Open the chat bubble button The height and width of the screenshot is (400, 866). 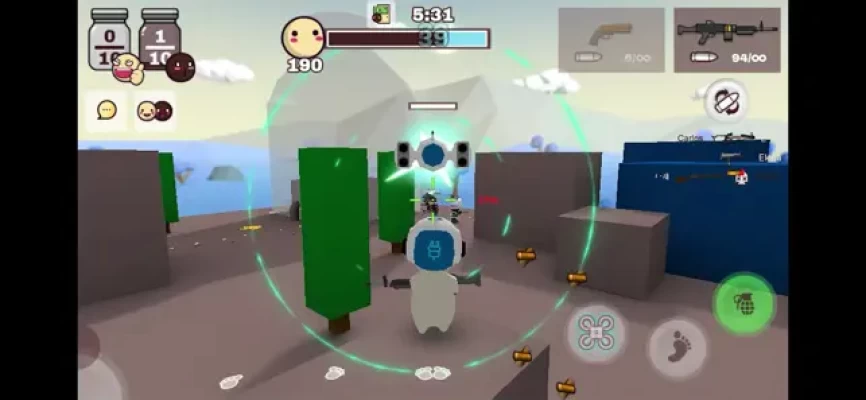(x=106, y=110)
